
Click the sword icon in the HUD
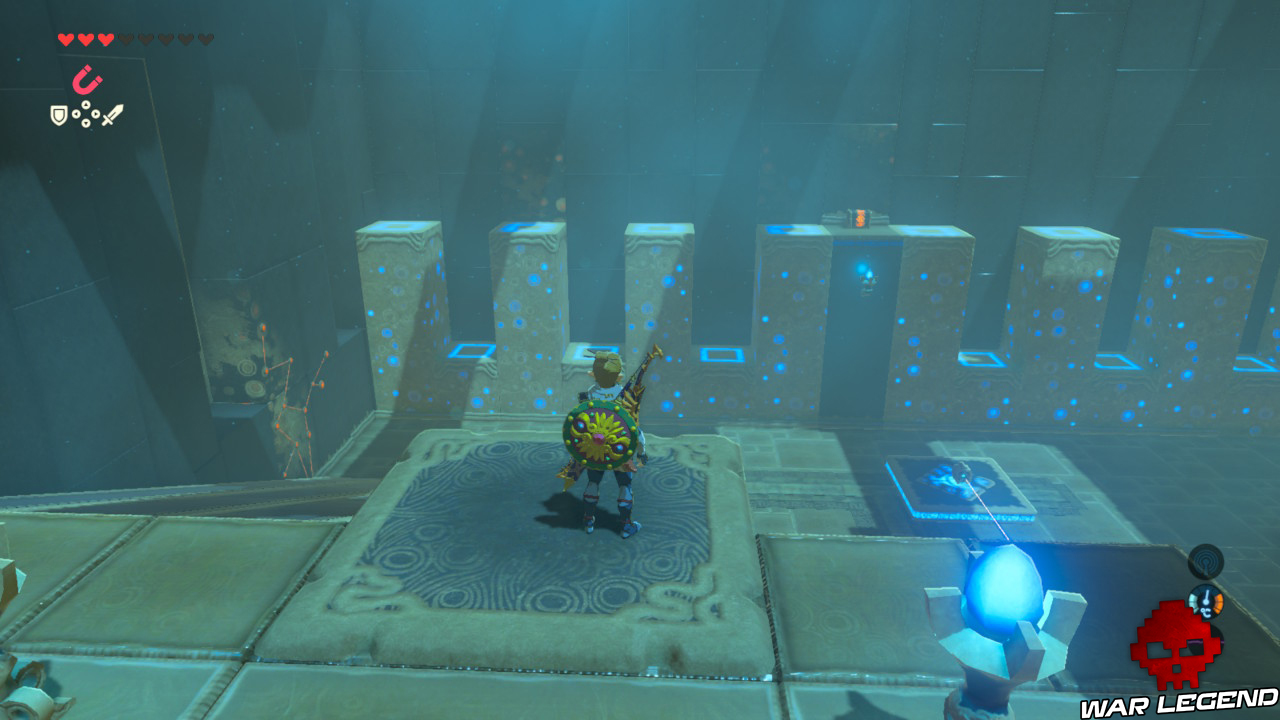(x=114, y=114)
